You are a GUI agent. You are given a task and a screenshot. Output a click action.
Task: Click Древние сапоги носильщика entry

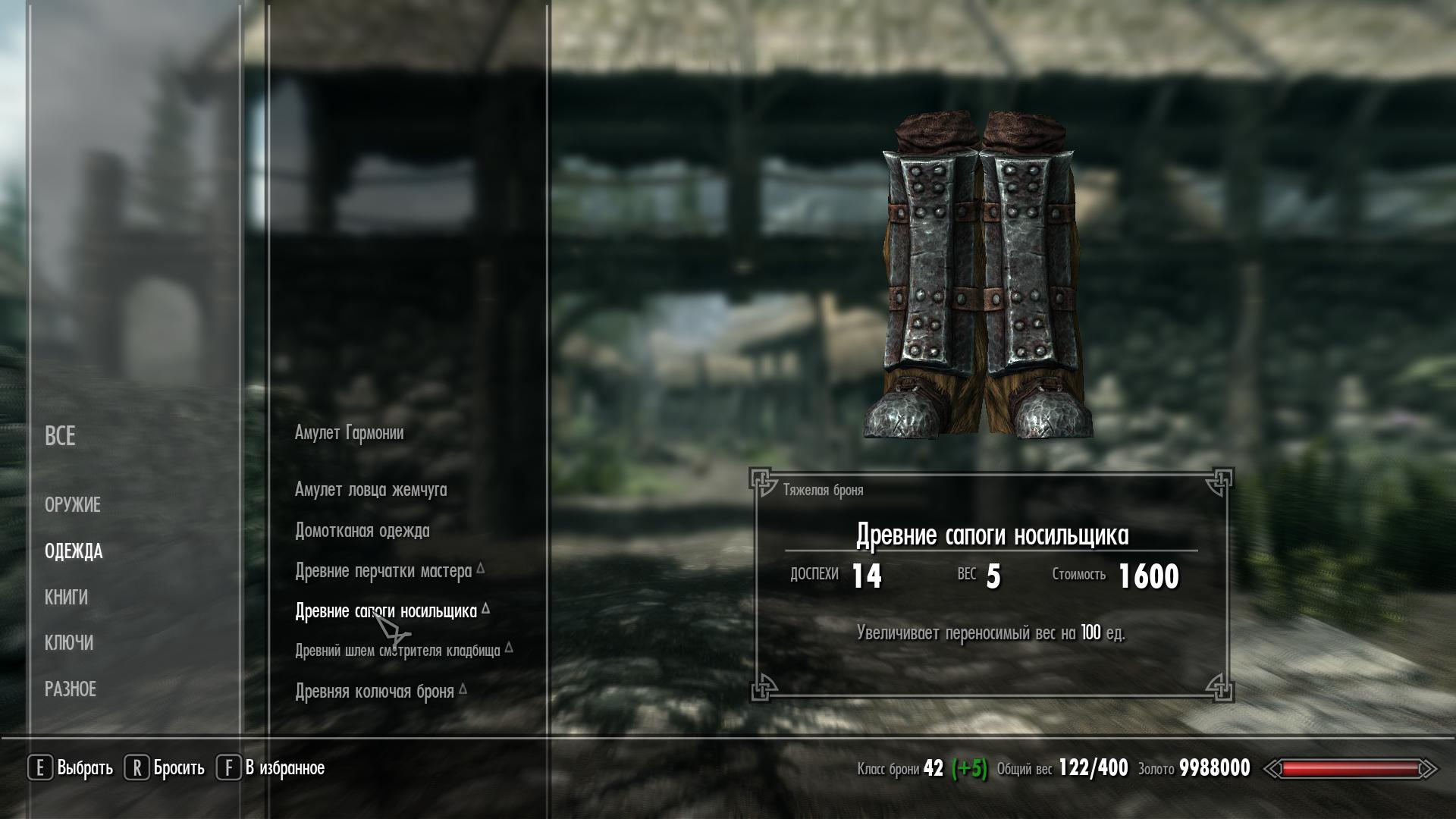pos(385,611)
